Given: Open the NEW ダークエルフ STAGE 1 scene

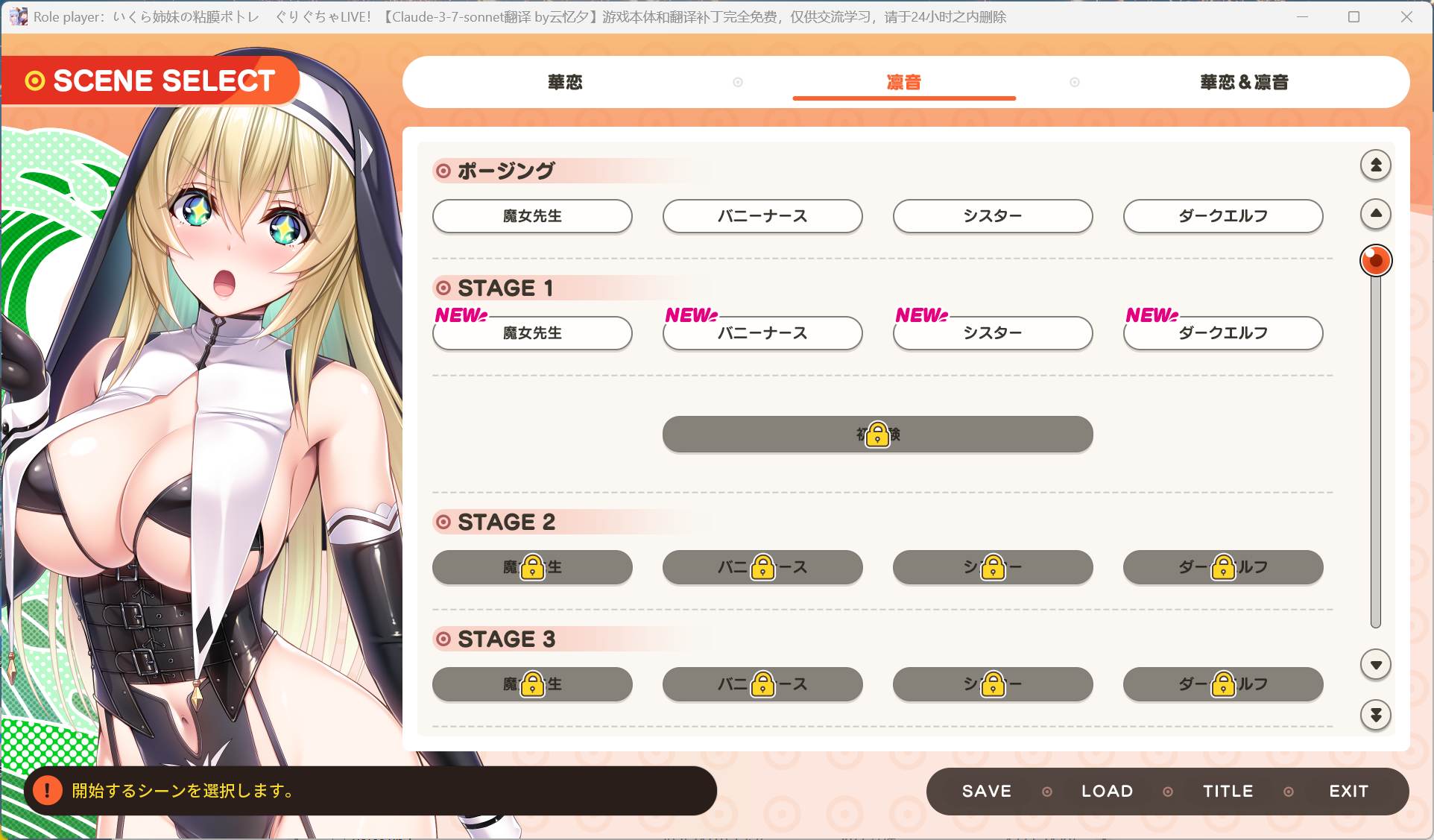Looking at the screenshot, I should click(1222, 333).
